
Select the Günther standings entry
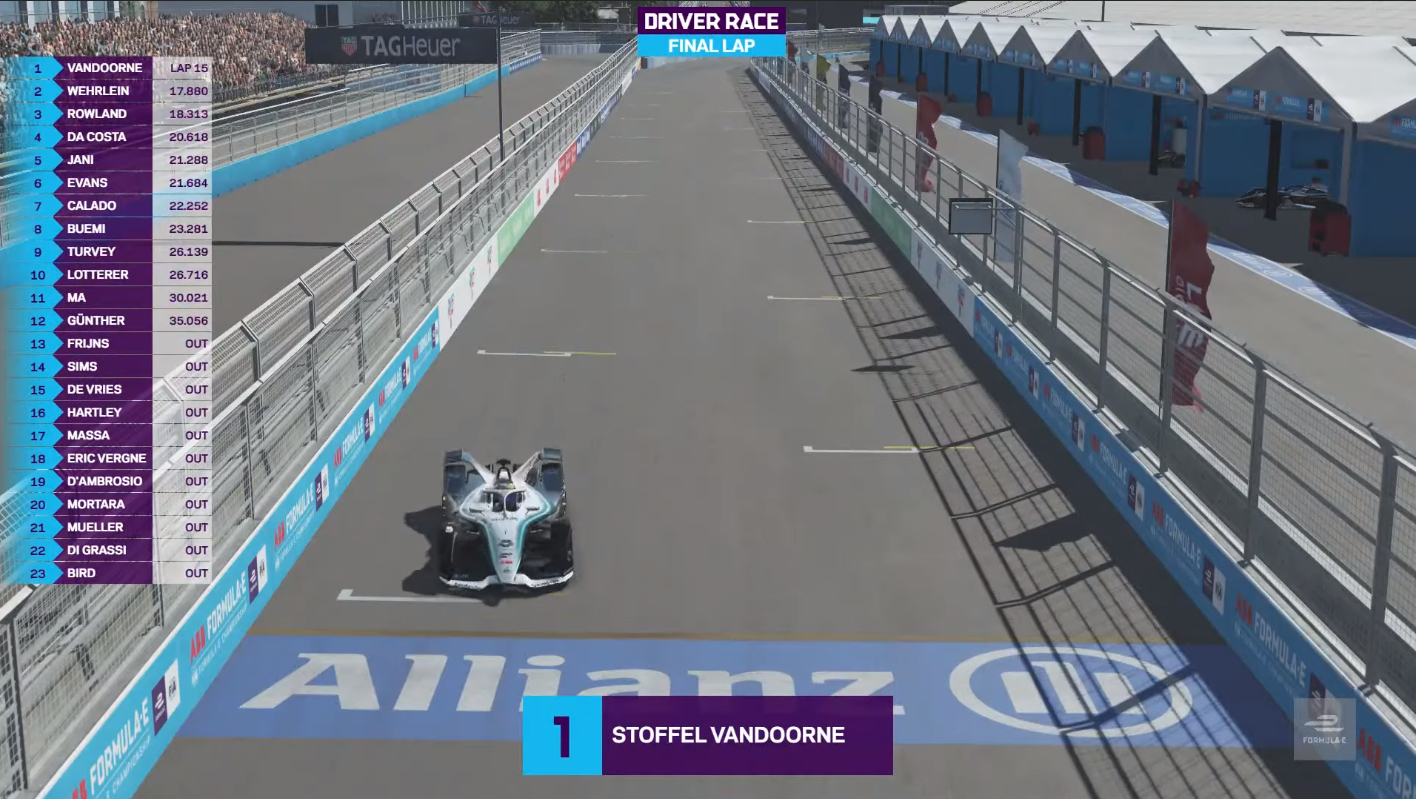[108, 321]
